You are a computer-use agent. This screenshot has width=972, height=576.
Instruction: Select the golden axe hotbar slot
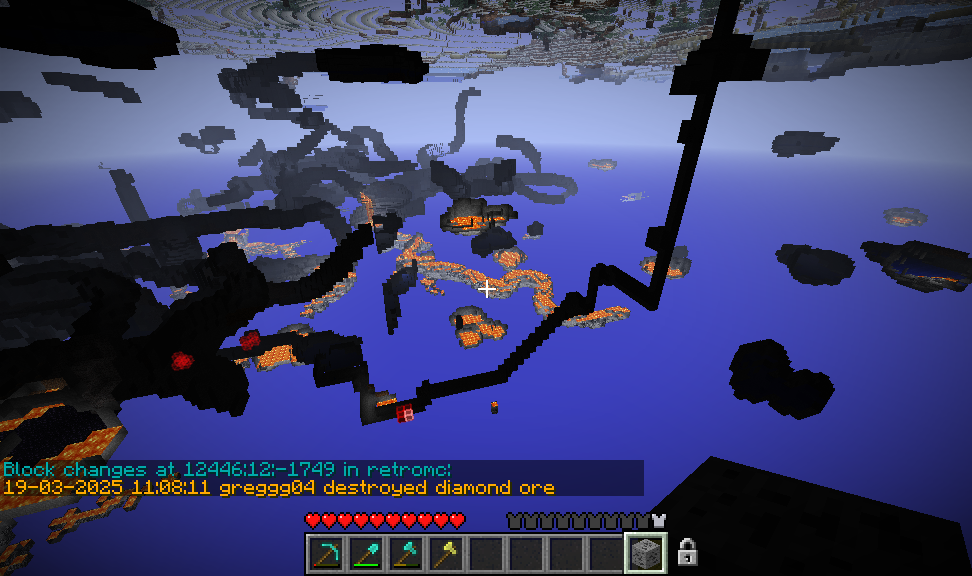(445, 553)
